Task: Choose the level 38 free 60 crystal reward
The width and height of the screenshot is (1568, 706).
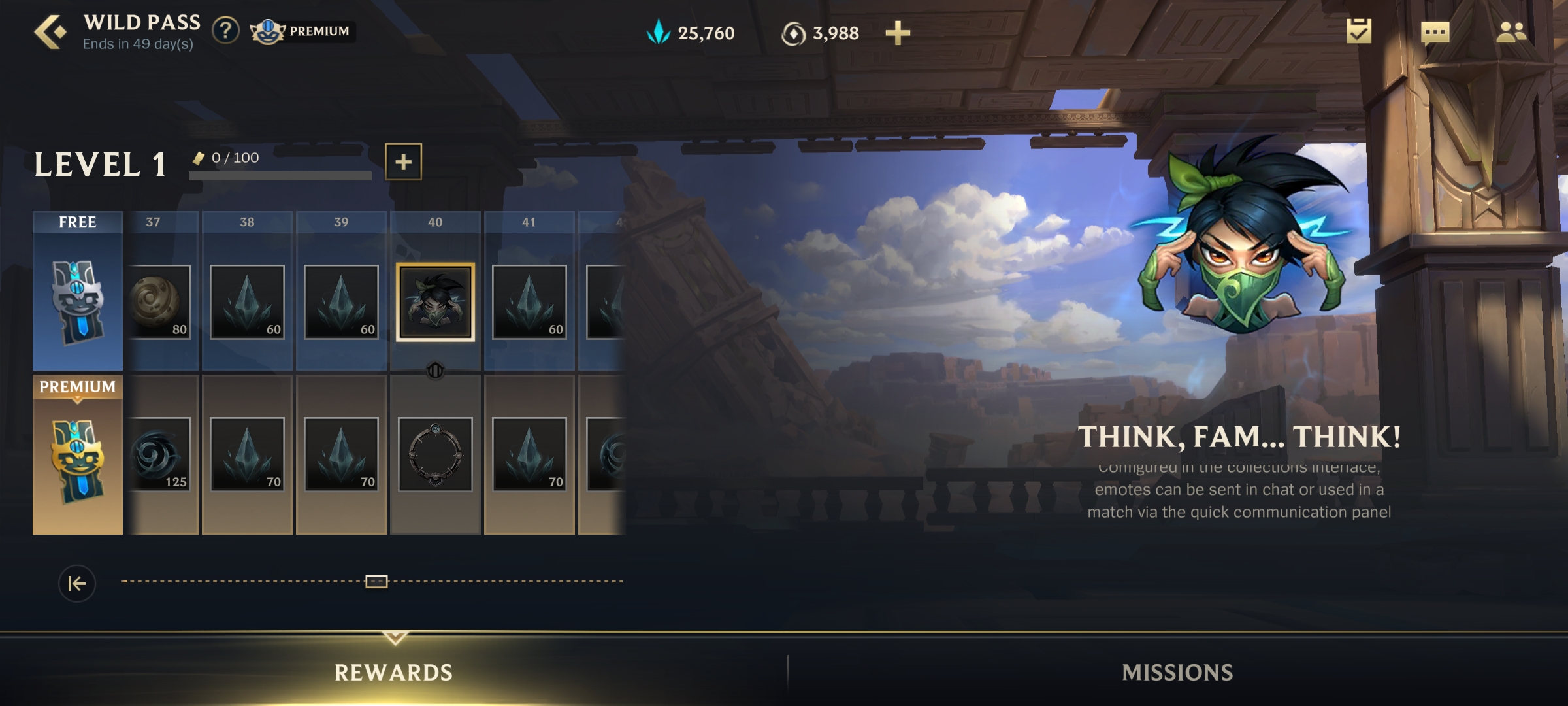Action: pyautogui.click(x=247, y=302)
